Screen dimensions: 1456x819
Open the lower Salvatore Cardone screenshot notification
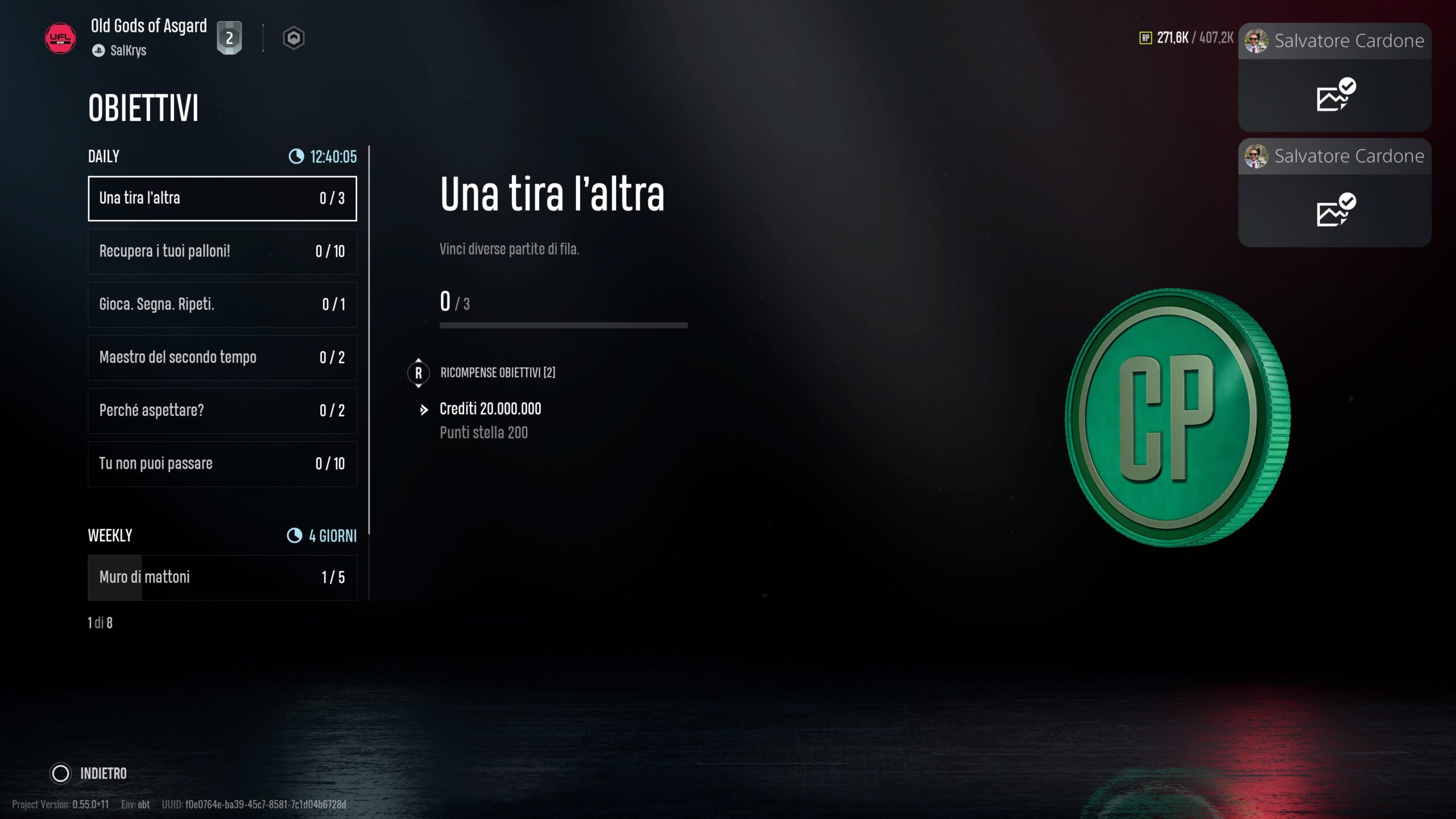pyautogui.click(x=1334, y=192)
